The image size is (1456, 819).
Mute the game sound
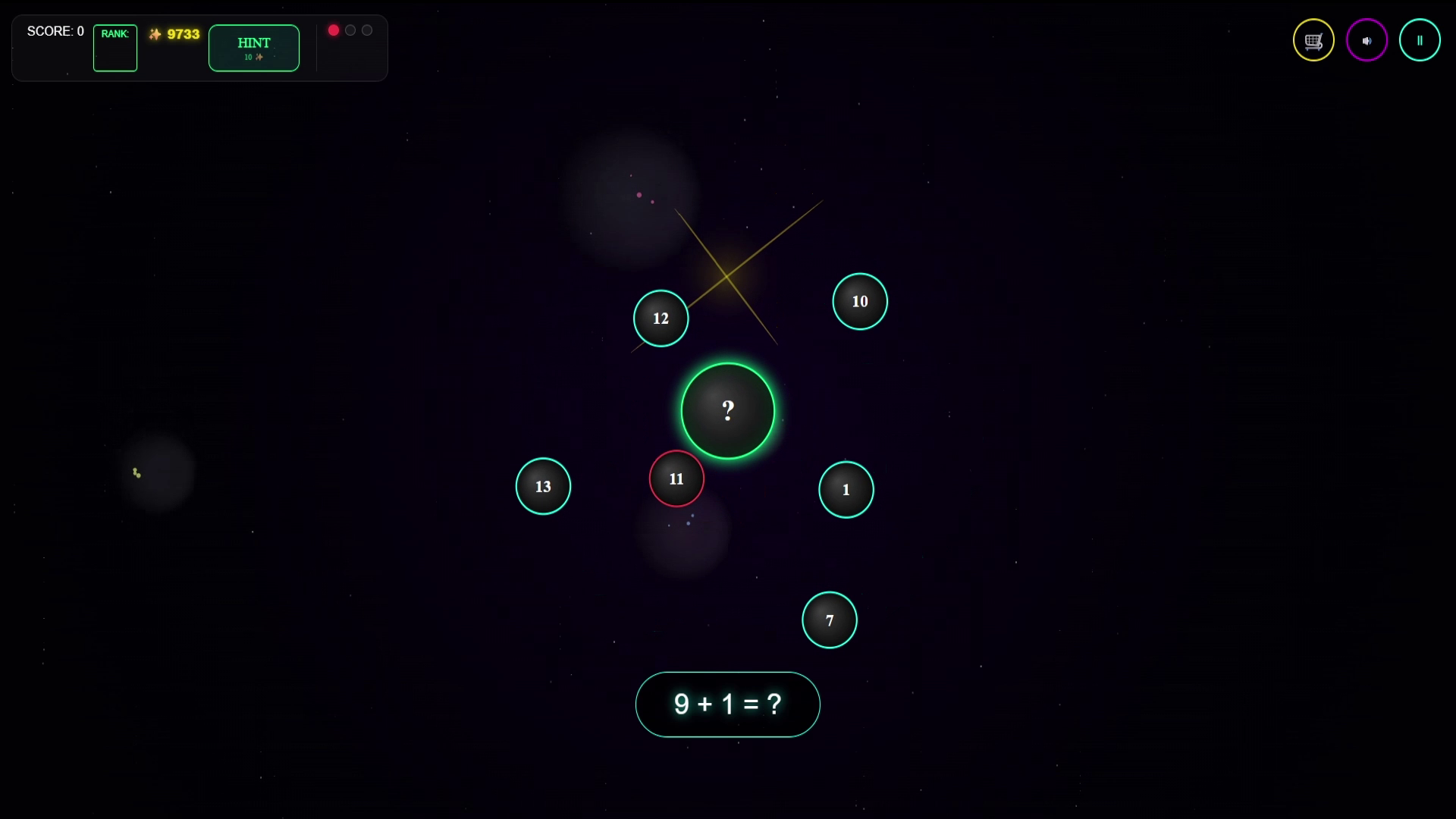tap(1367, 39)
